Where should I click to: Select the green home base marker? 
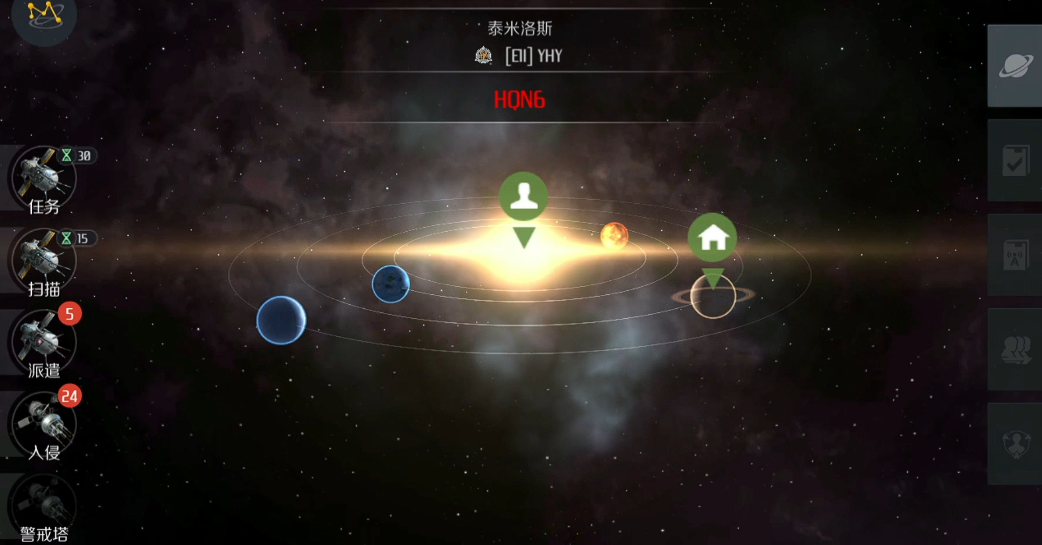(712, 238)
